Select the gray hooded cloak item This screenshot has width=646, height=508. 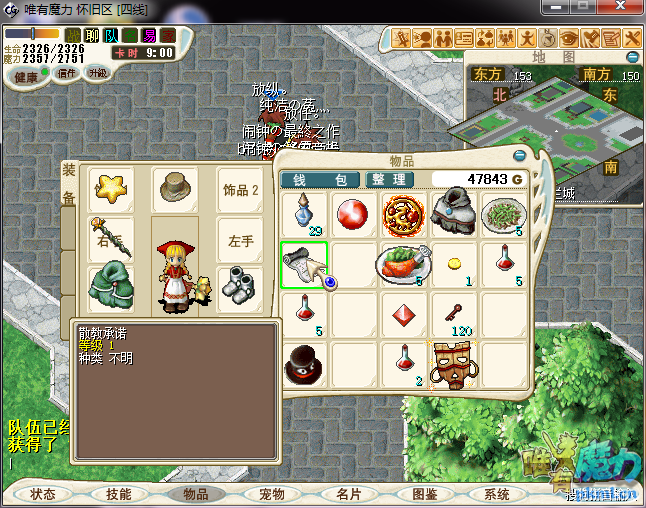tap(454, 214)
